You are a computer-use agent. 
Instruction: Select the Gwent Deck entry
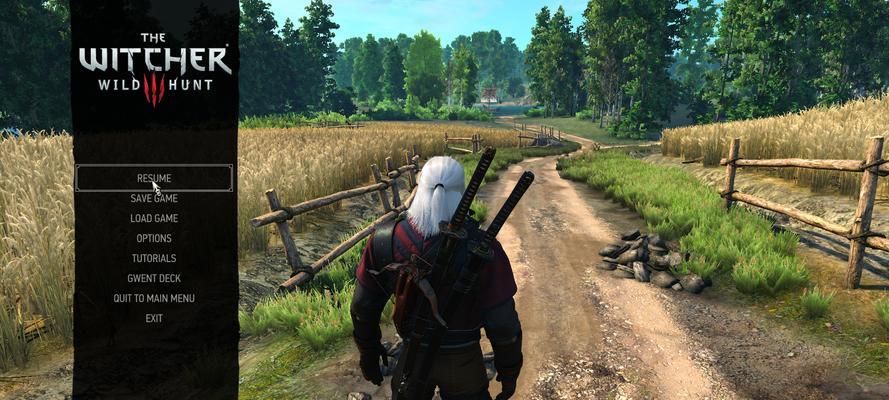[x=154, y=278]
